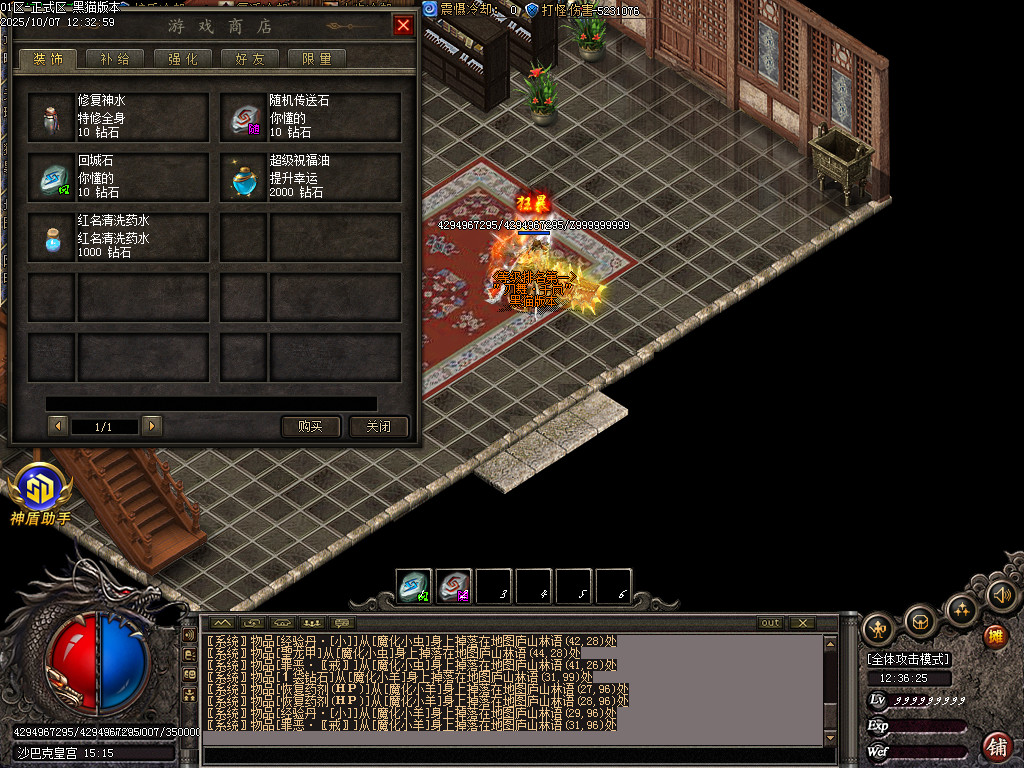Select 超级祝福油 for 2000 diamonds
1024x768 pixels.
(311, 177)
